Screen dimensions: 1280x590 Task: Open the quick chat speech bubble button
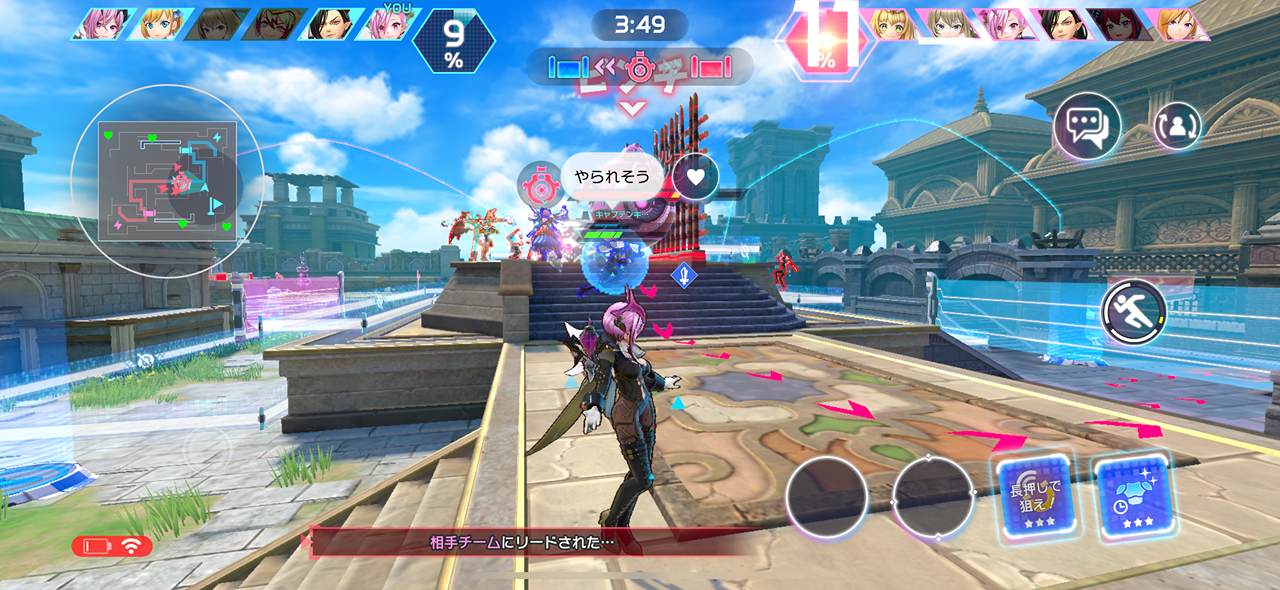pos(1087,127)
